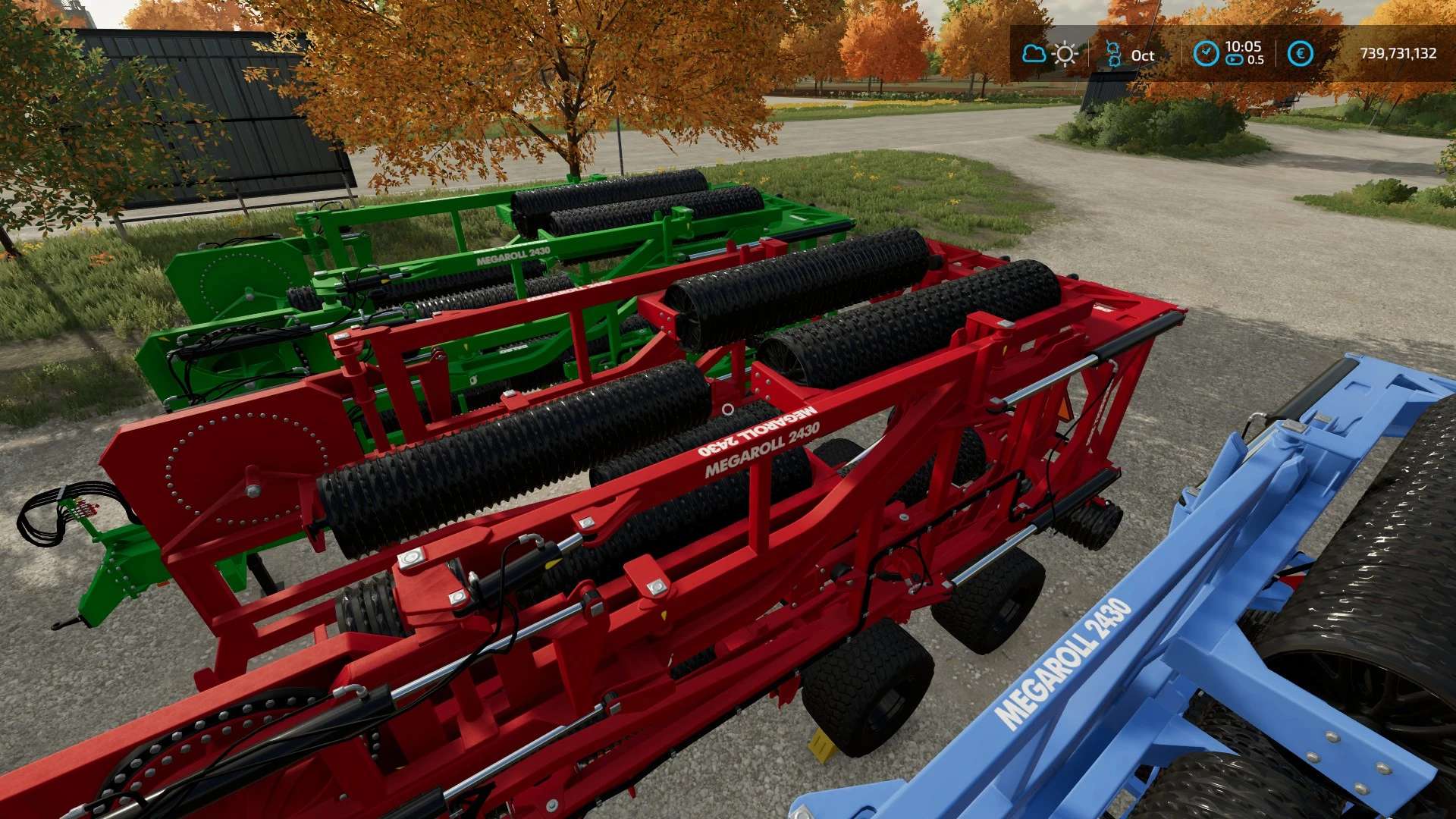
Task: Click the cloud weather forecast icon
Action: pyautogui.click(x=1034, y=54)
